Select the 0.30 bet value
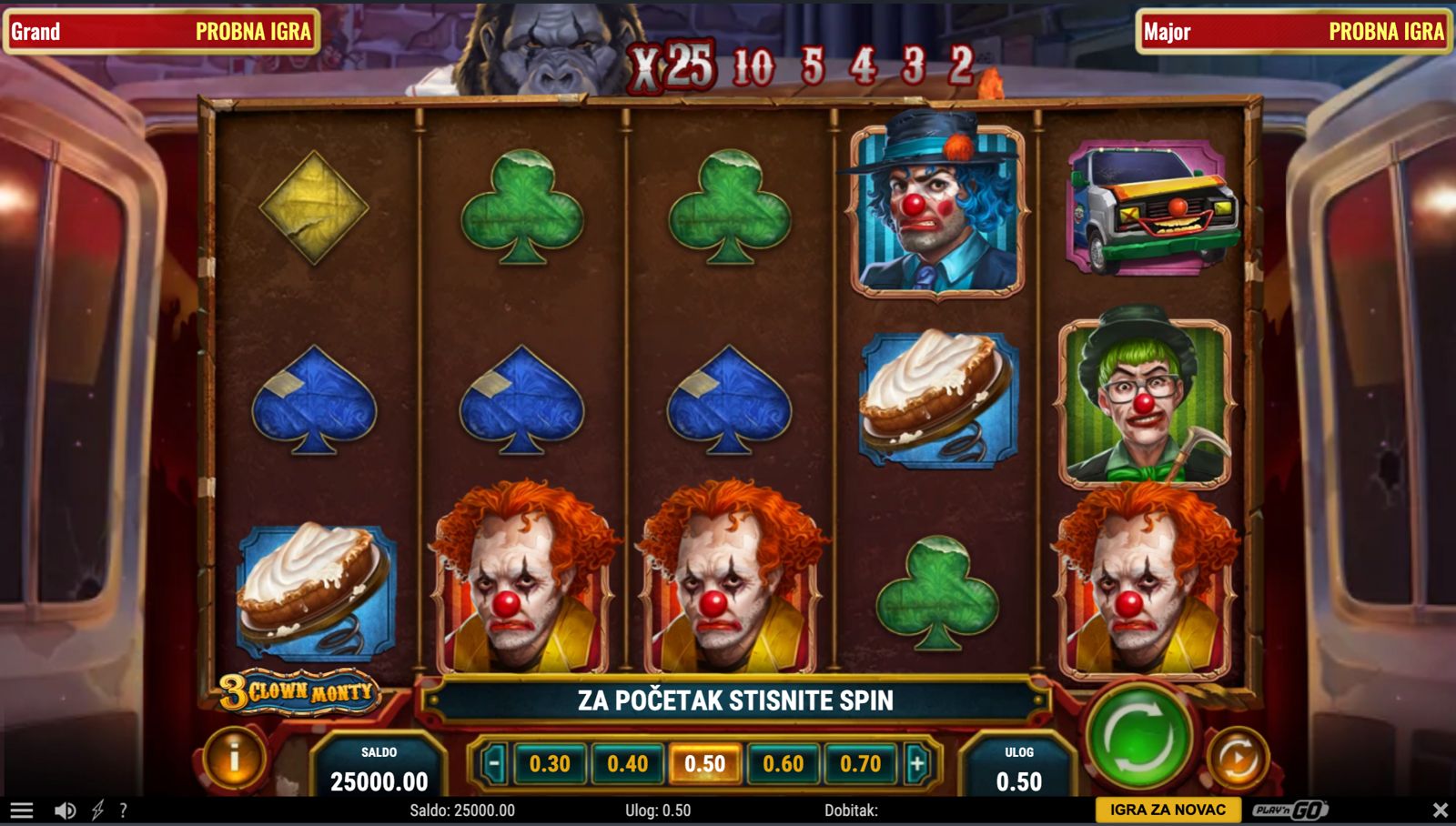 pyautogui.click(x=550, y=763)
